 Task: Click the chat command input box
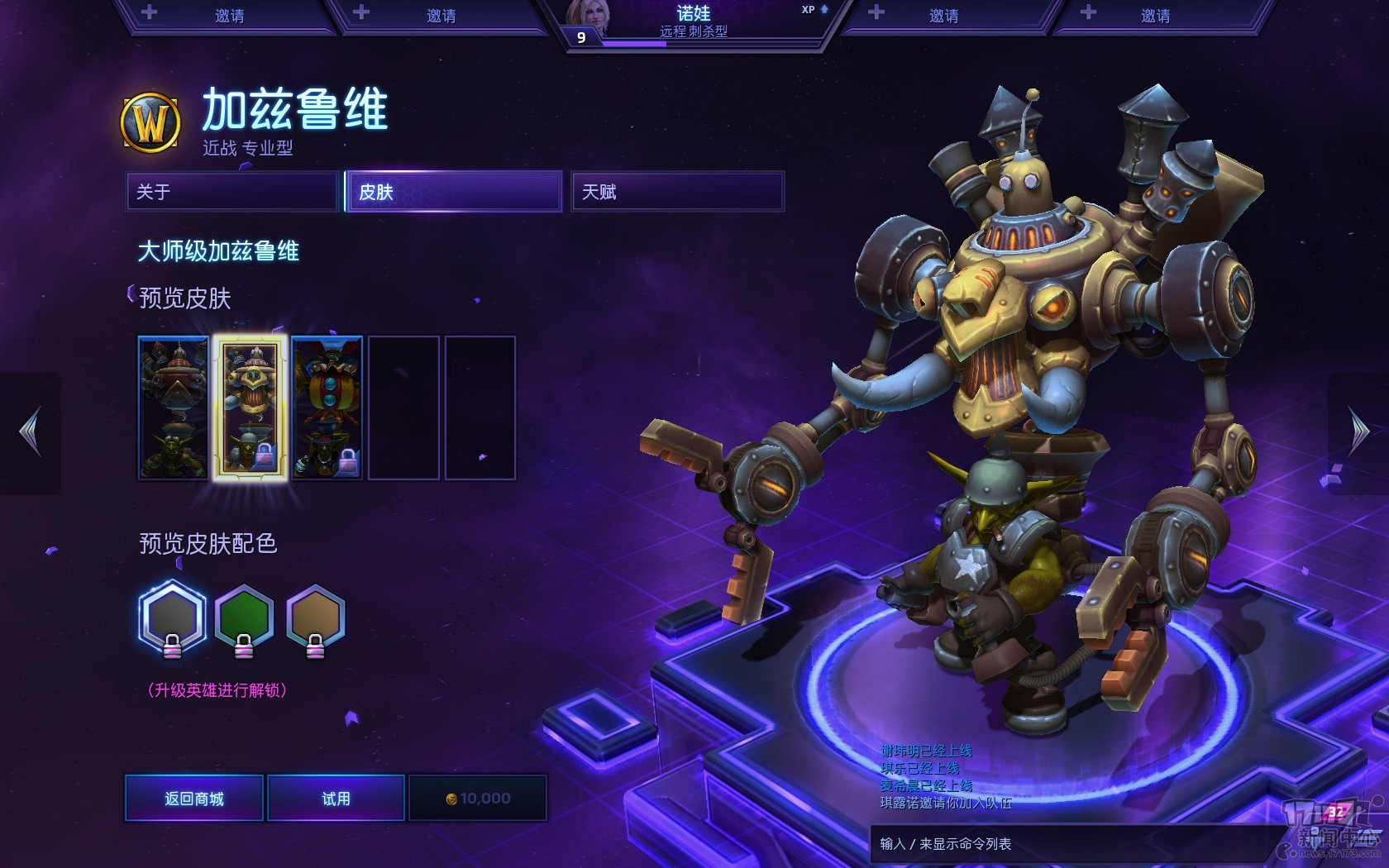[x=1067, y=843]
